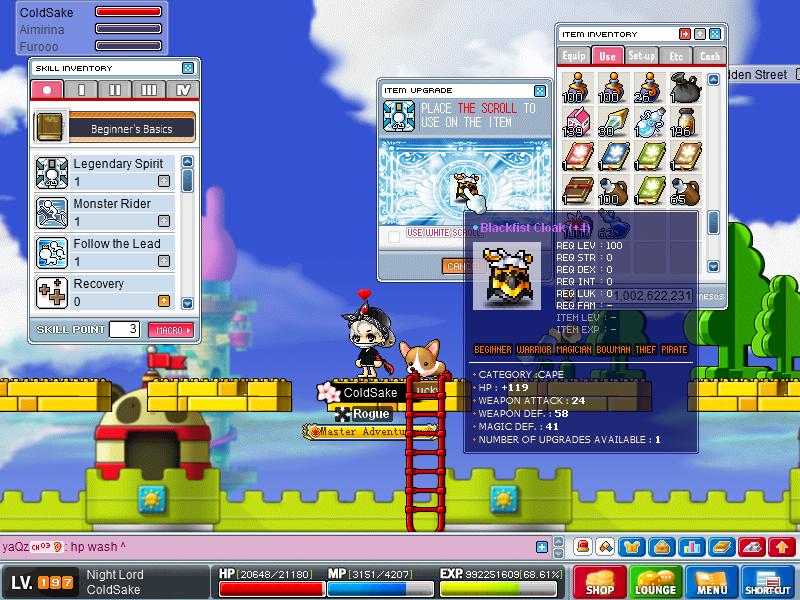The image size is (800, 600).
Task: Choose the black sack item slot
Action: [x=685, y=90]
